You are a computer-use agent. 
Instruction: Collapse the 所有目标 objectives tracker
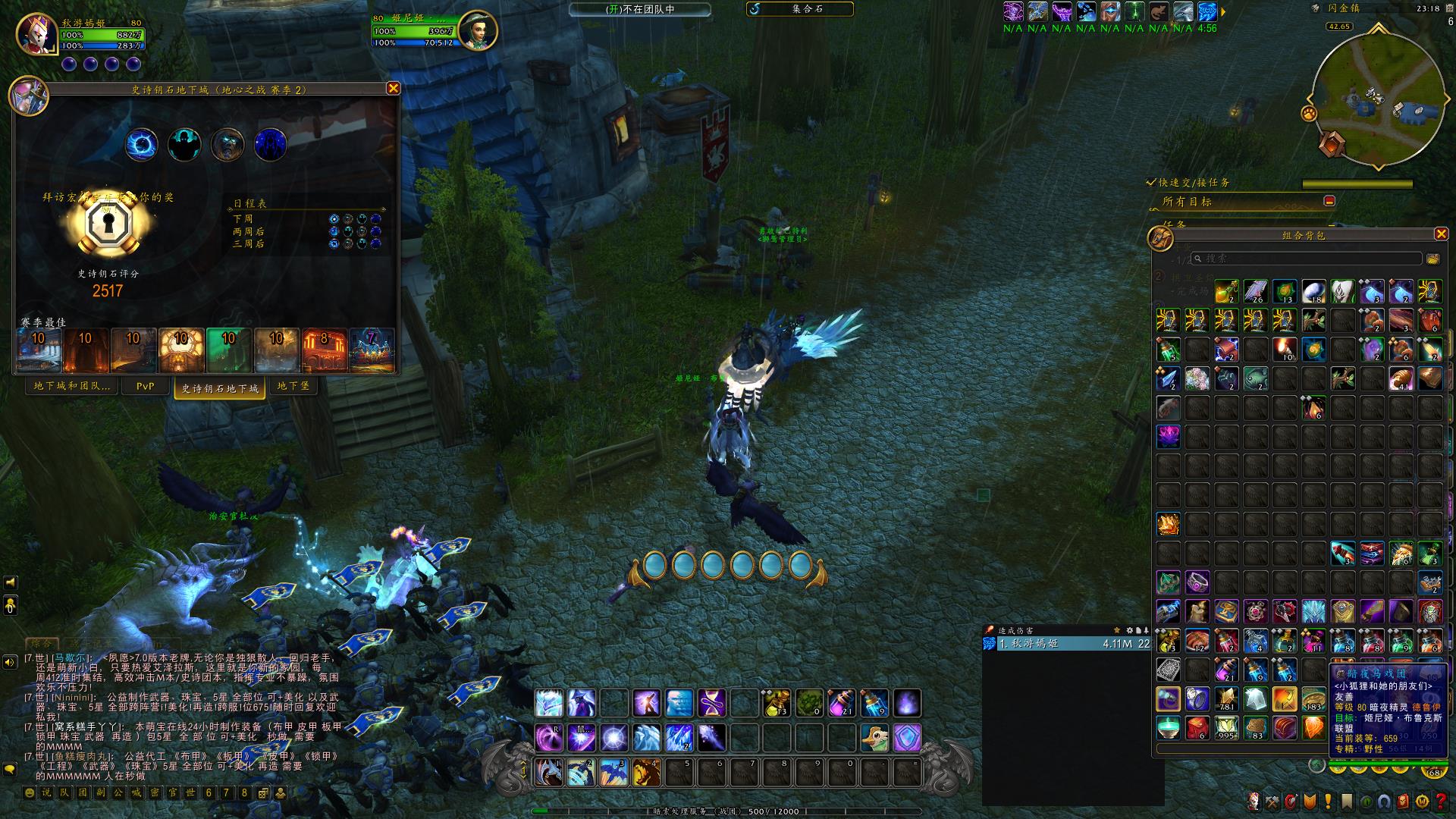pos(1329,201)
